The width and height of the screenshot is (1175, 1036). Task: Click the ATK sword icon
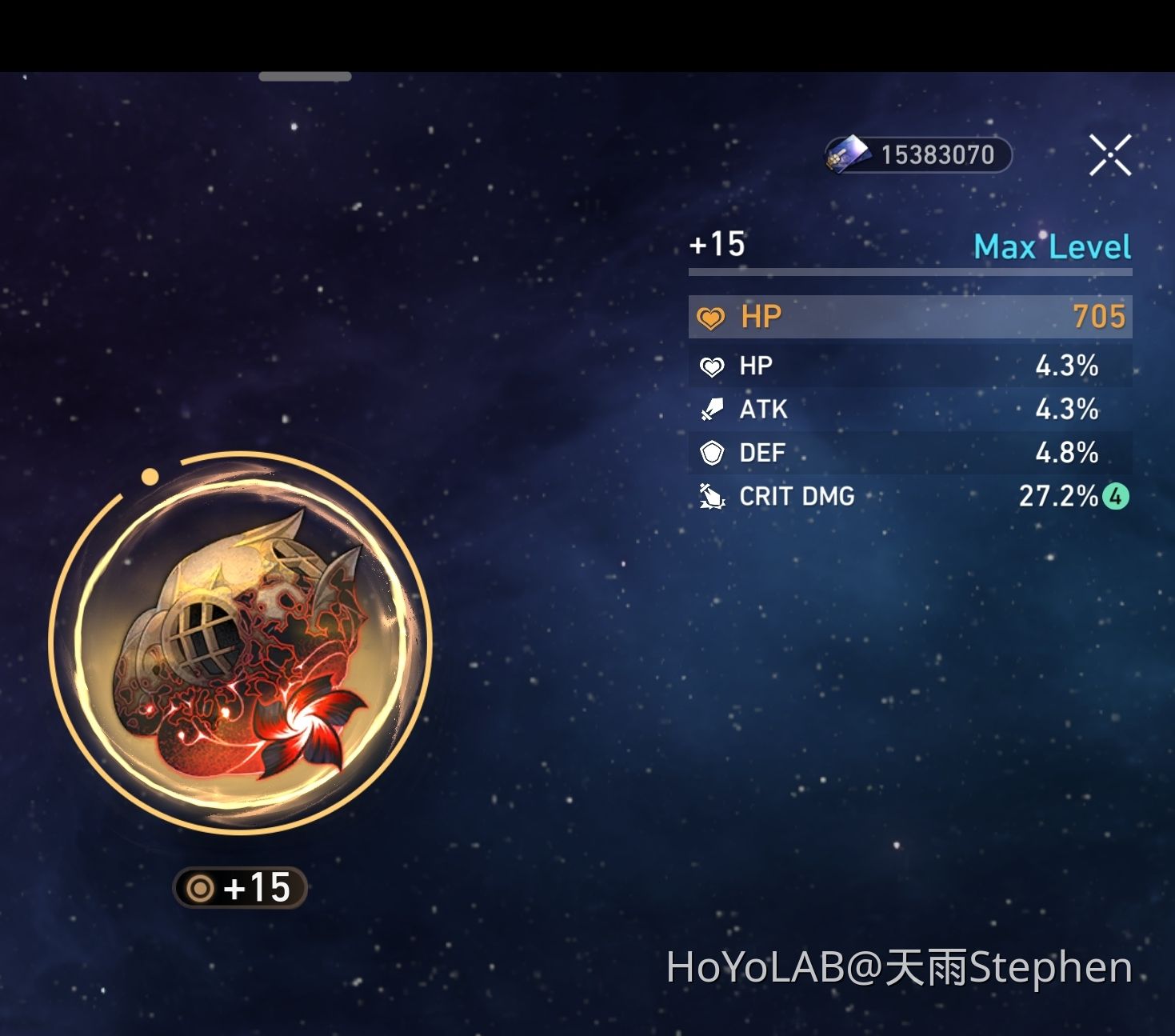click(711, 409)
